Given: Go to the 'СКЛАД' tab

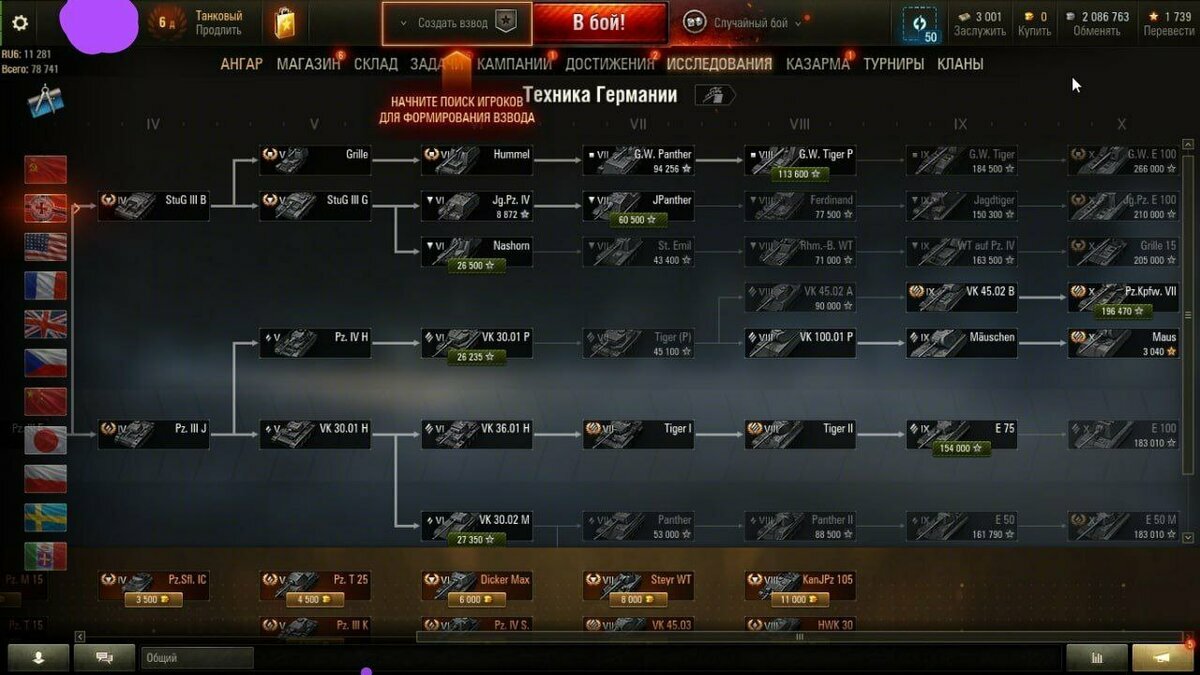Looking at the screenshot, I should click(375, 64).
